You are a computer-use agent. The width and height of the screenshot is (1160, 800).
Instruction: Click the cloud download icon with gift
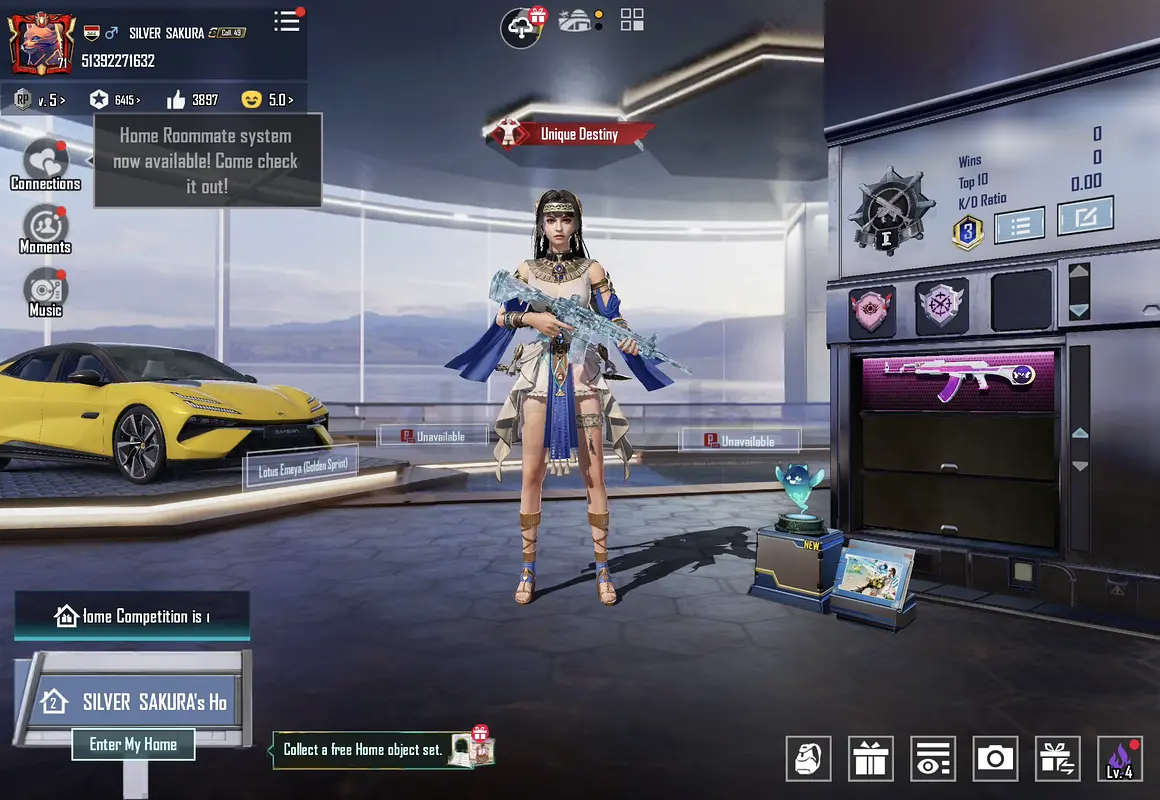click(x=523, y=26)
